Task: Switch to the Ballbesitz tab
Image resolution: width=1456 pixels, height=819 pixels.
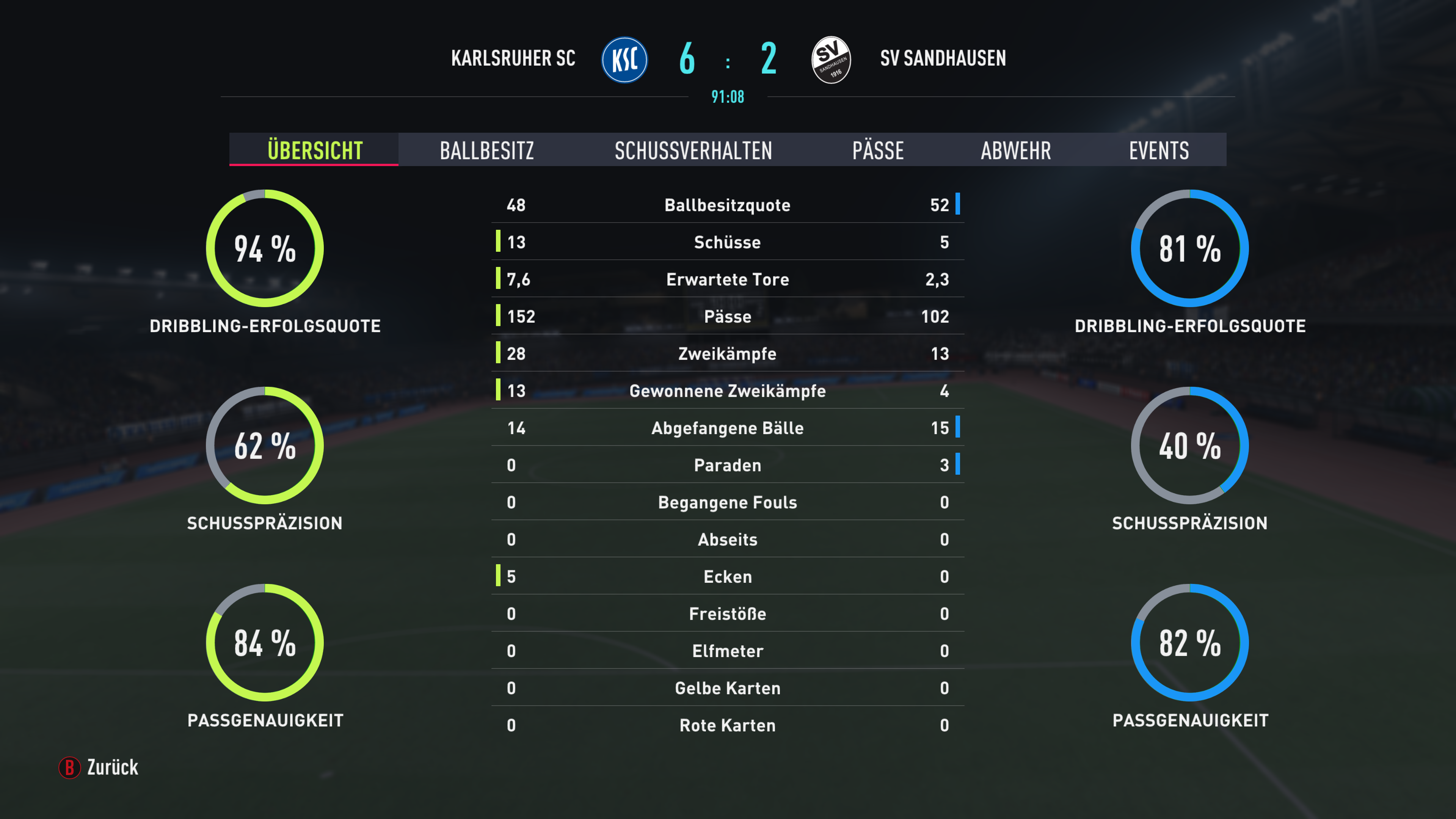Action: (x=486, y=151)
